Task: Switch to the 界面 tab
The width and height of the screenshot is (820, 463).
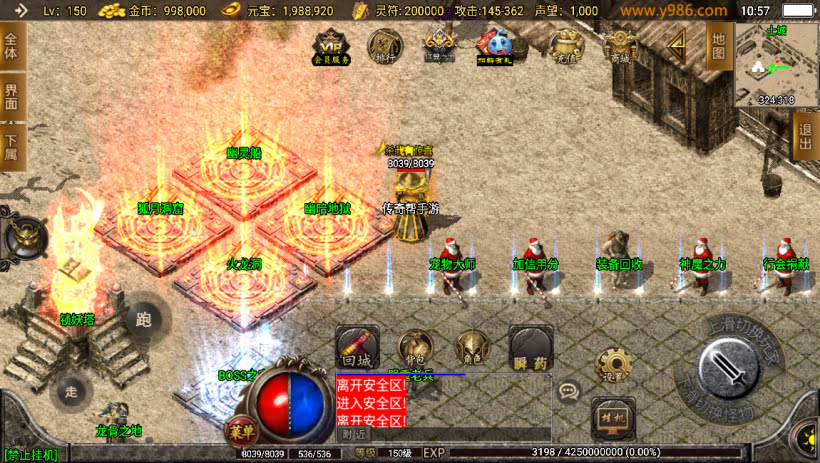Action: [x=12, y=97]
